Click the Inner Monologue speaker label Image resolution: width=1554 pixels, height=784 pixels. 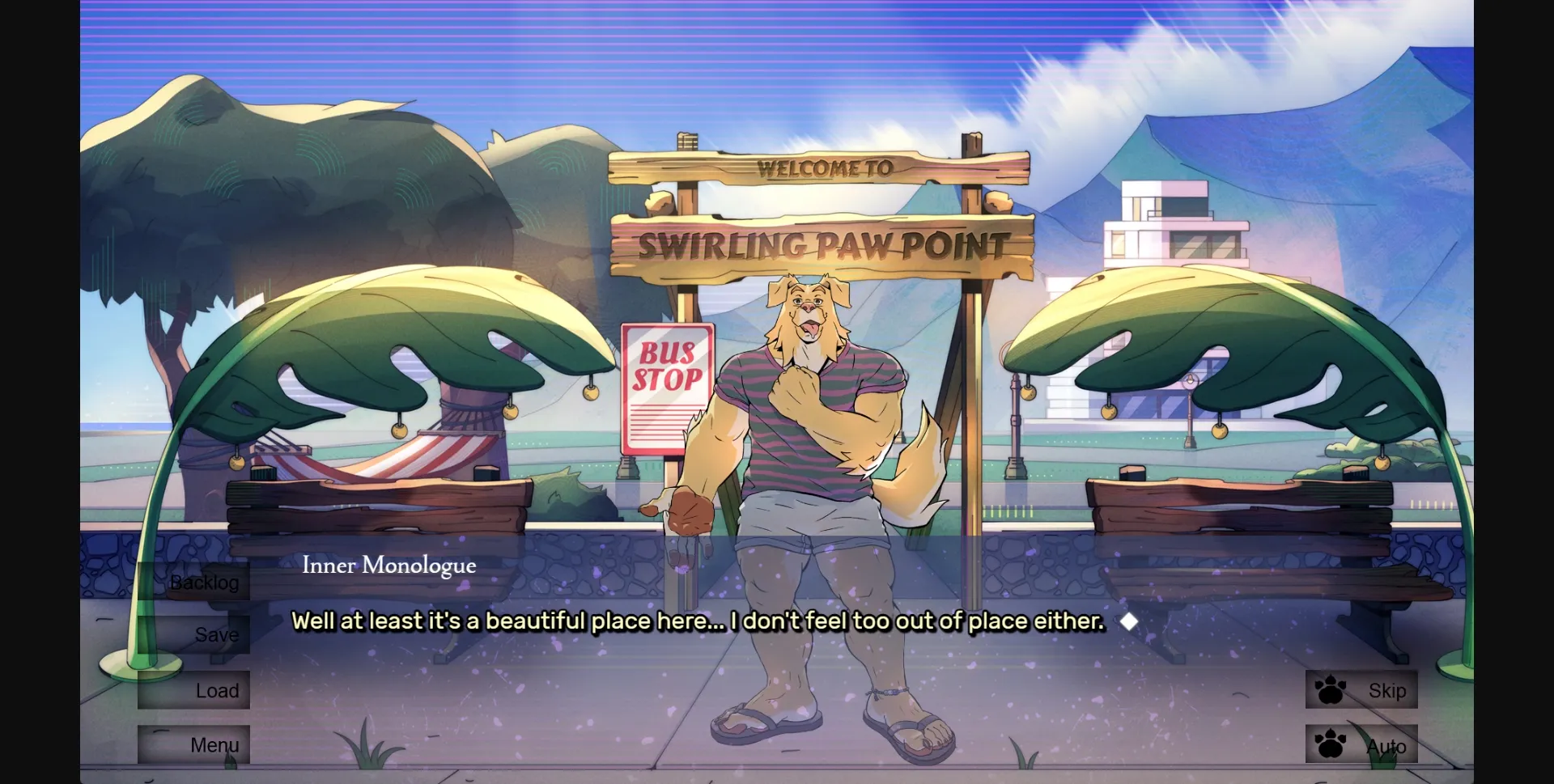[x=389, y=566]
